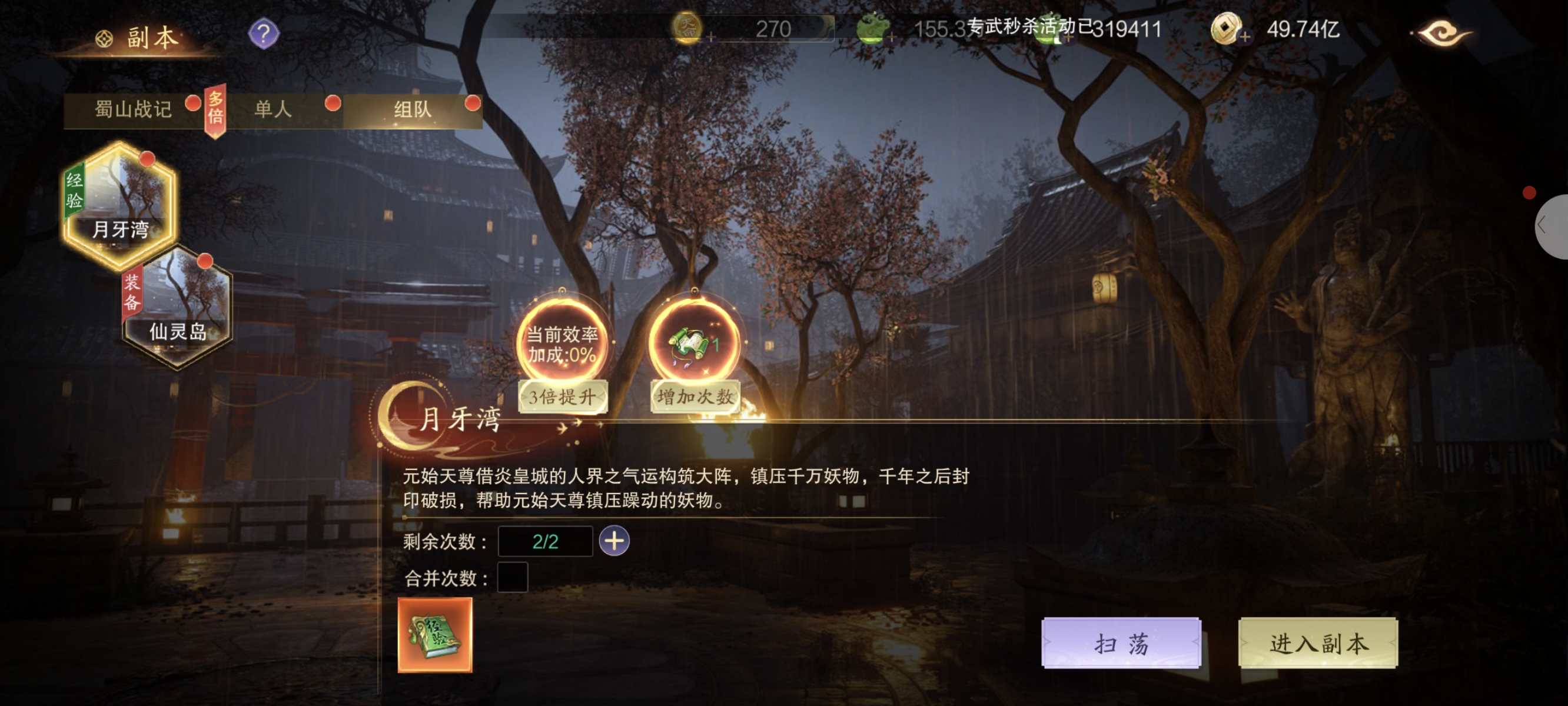
Task: Add remaining attempts with the plus button
Action: (x=614, y=541)
